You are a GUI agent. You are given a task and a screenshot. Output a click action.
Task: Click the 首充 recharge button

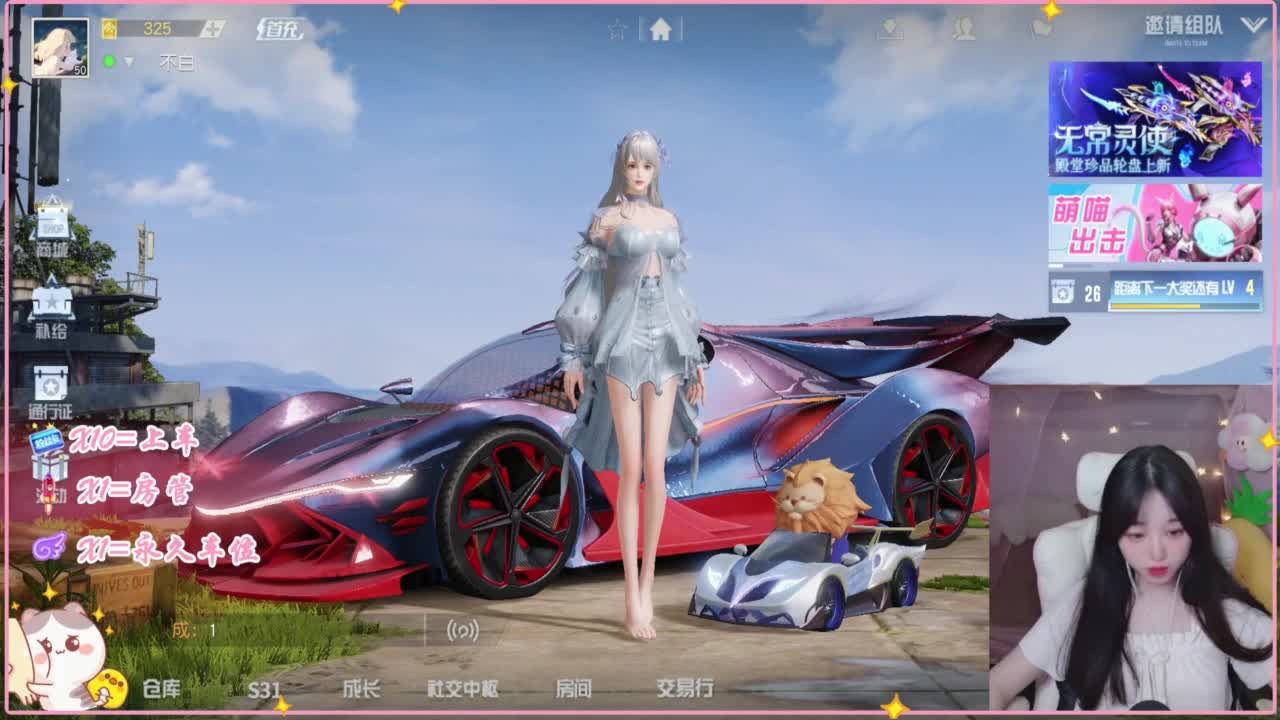tap(279, 28)
